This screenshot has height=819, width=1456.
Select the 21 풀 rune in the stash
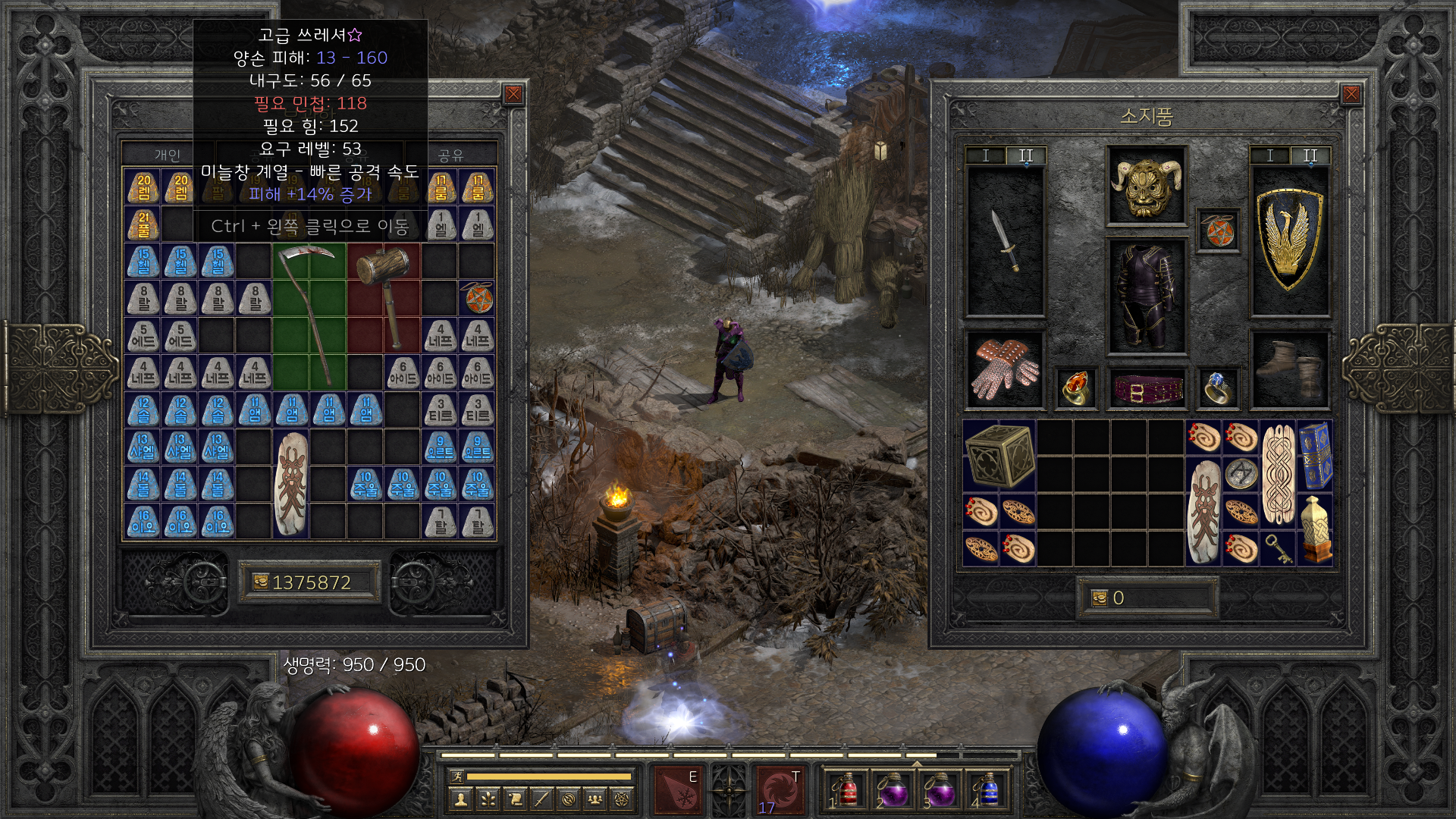click(143, 224)
